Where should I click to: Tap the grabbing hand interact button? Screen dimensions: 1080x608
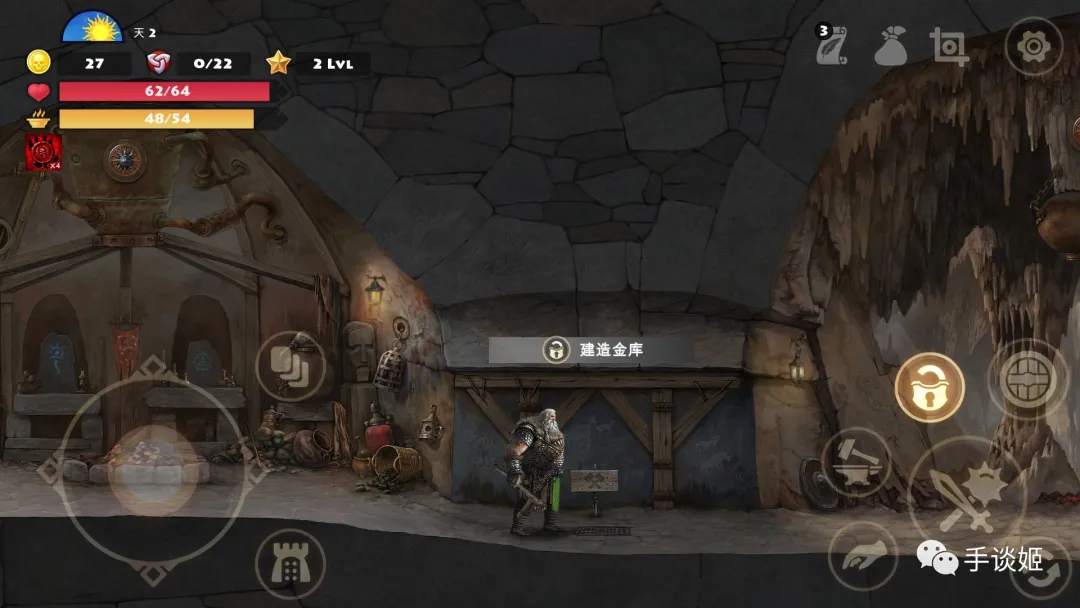click(x=862, y=556)
